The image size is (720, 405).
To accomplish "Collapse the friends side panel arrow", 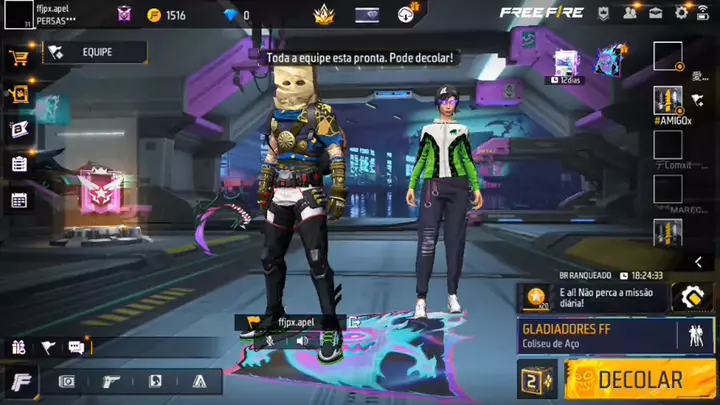I will (x=698, y=262).
